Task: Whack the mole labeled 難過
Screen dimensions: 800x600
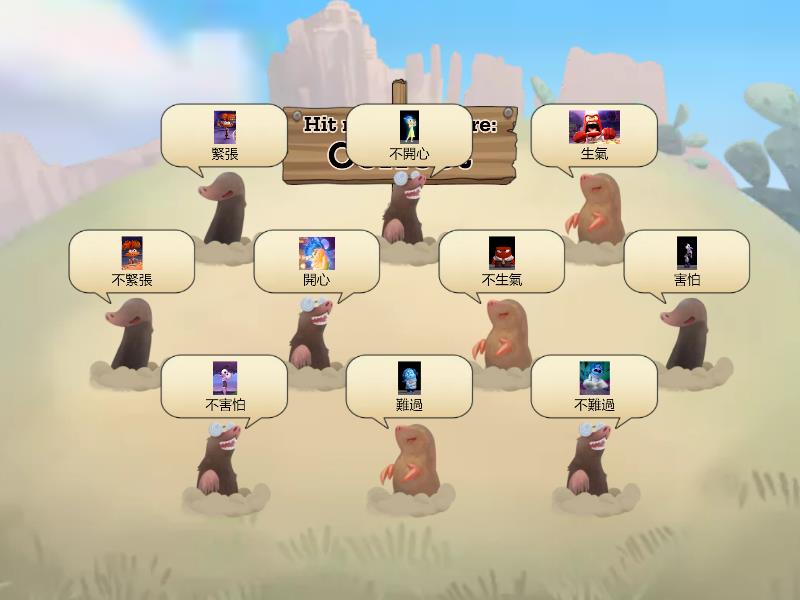Action: (409, 460)
